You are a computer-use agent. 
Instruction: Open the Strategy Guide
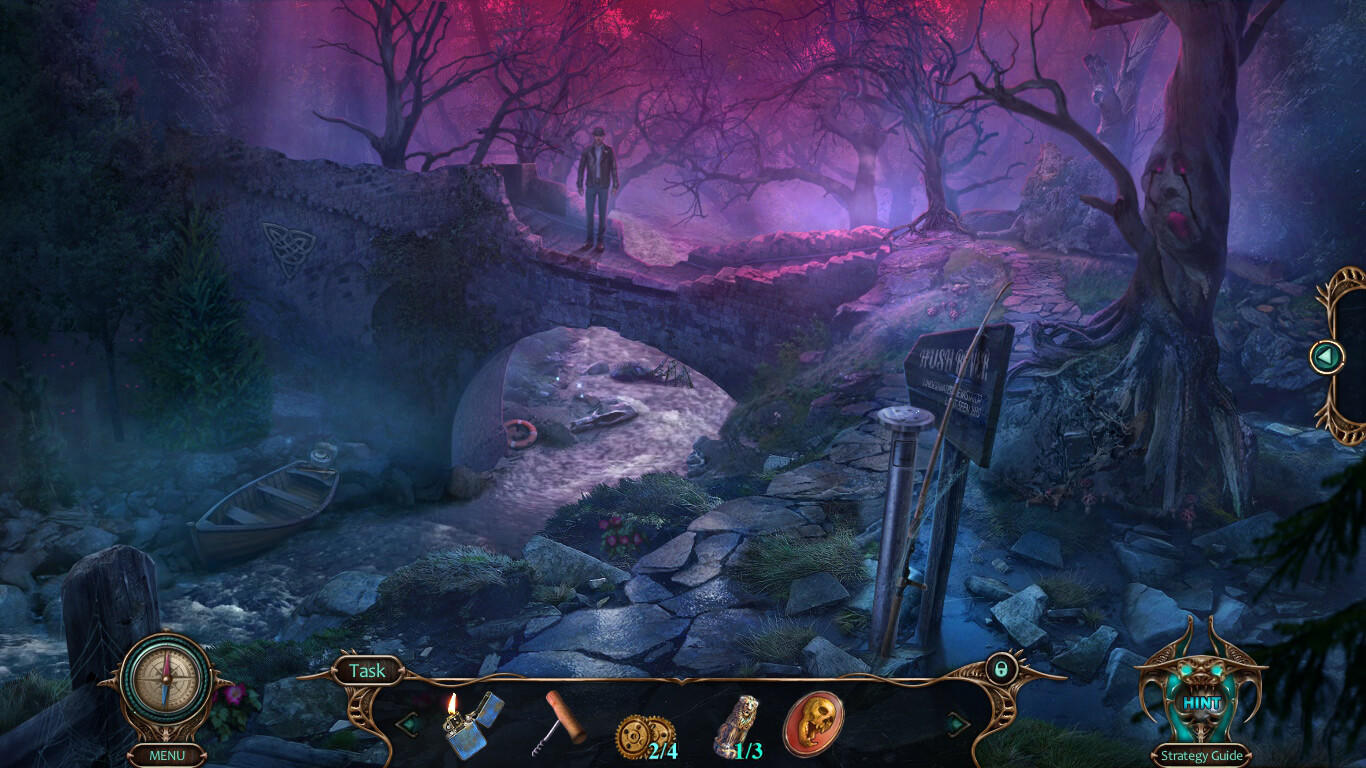tap(1200, 755)
